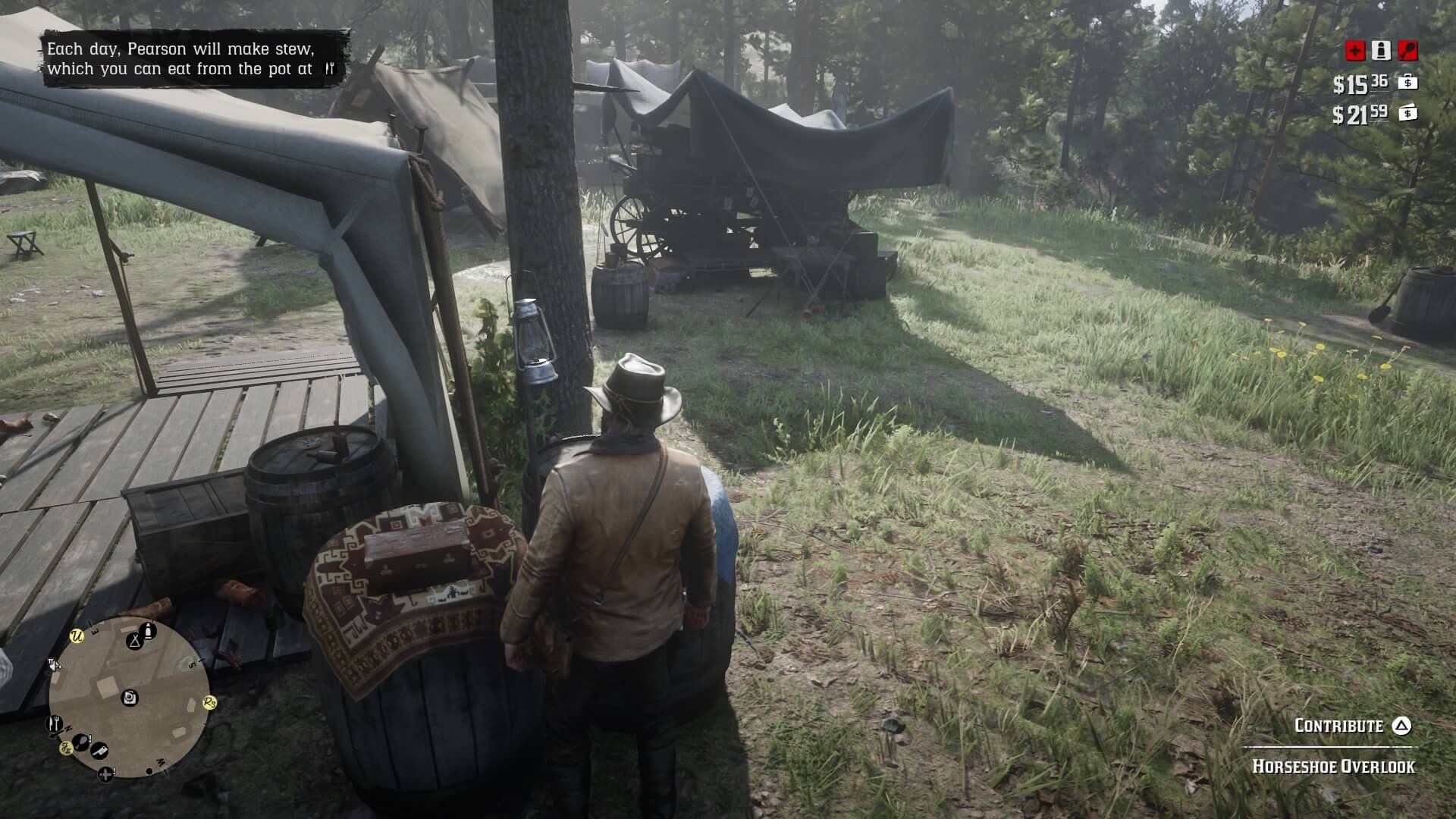Click the red Dead Eye tonic icon
This screenshot has width=1456, height=819.
[1407, 50]
